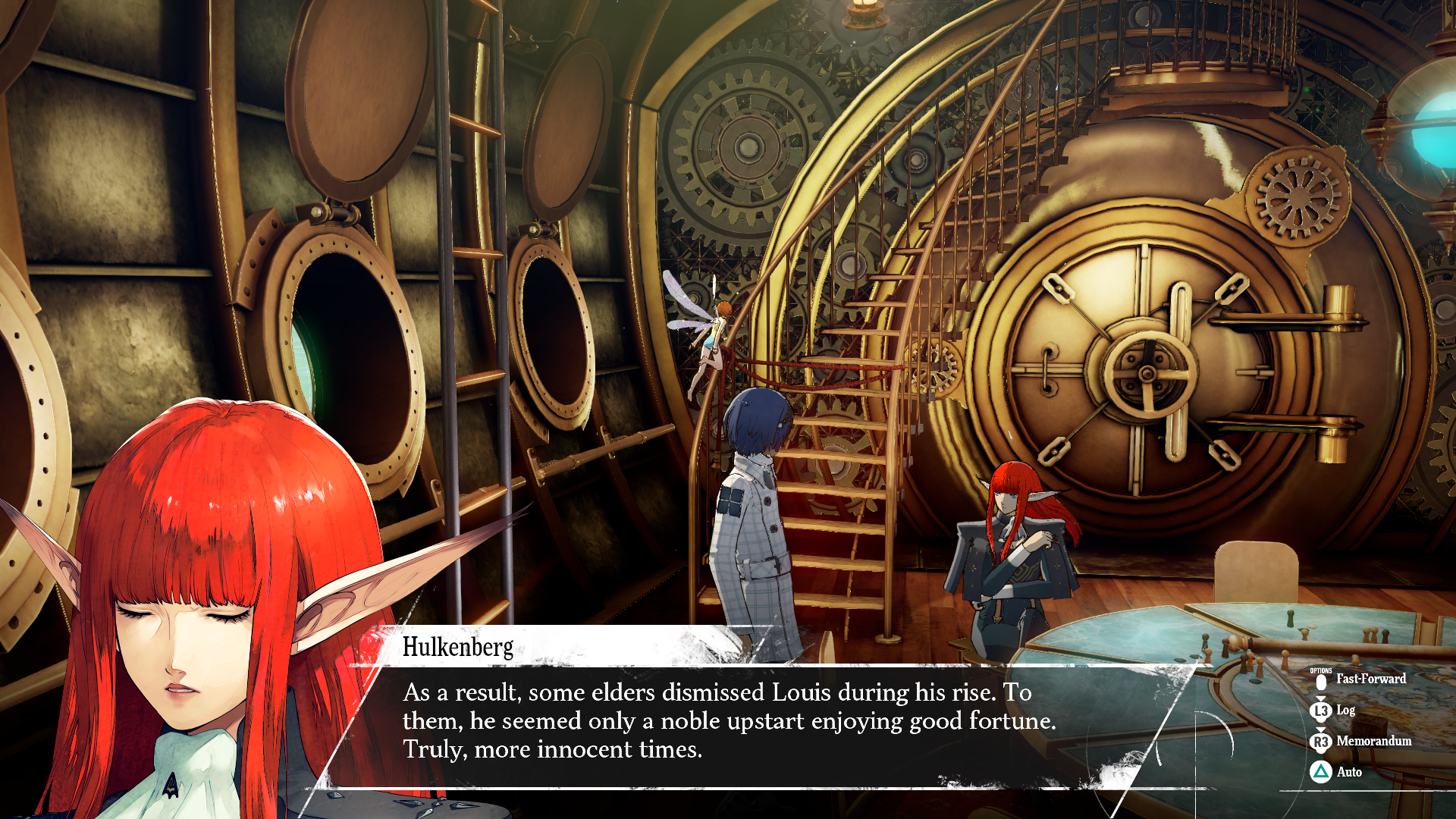The width and height of the screenshot is (1456, 819).
Task: Toggle Auto dialogue advance
Action: [x=1337, y=772]
